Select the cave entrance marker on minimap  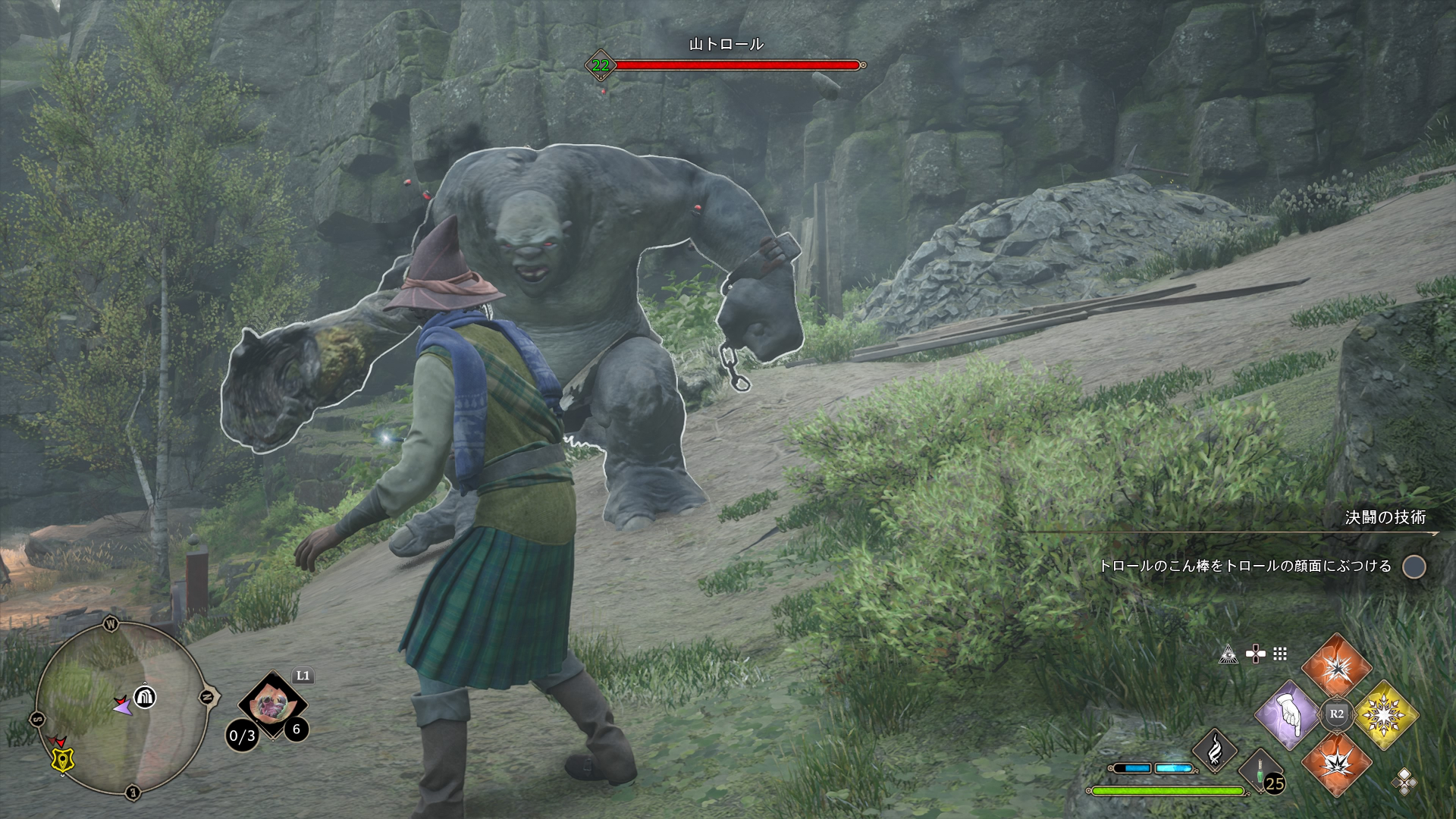click(x=145, y=696)
